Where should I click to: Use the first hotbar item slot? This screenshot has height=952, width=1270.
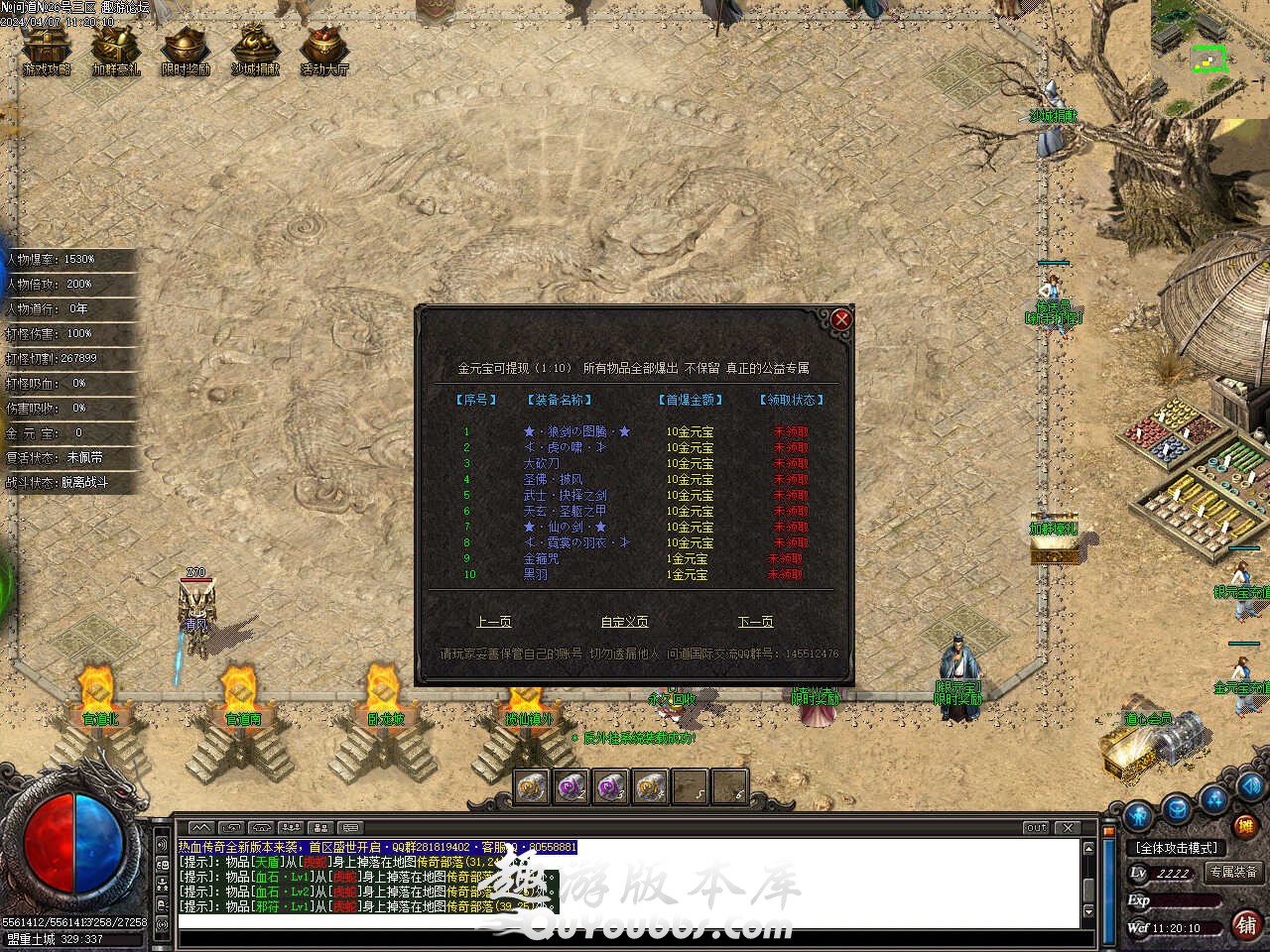pos(531,787)
